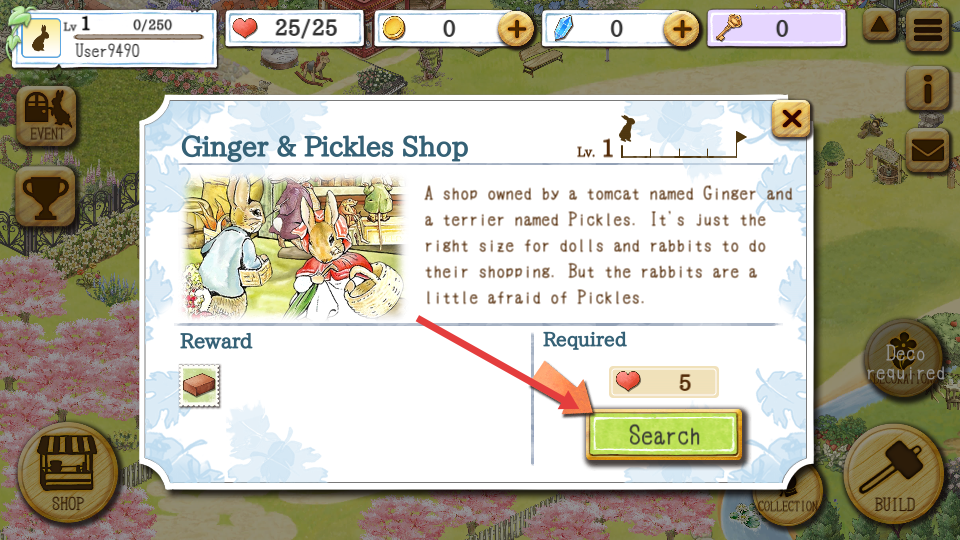Check the mail envelope icon

tap(927, 150)
